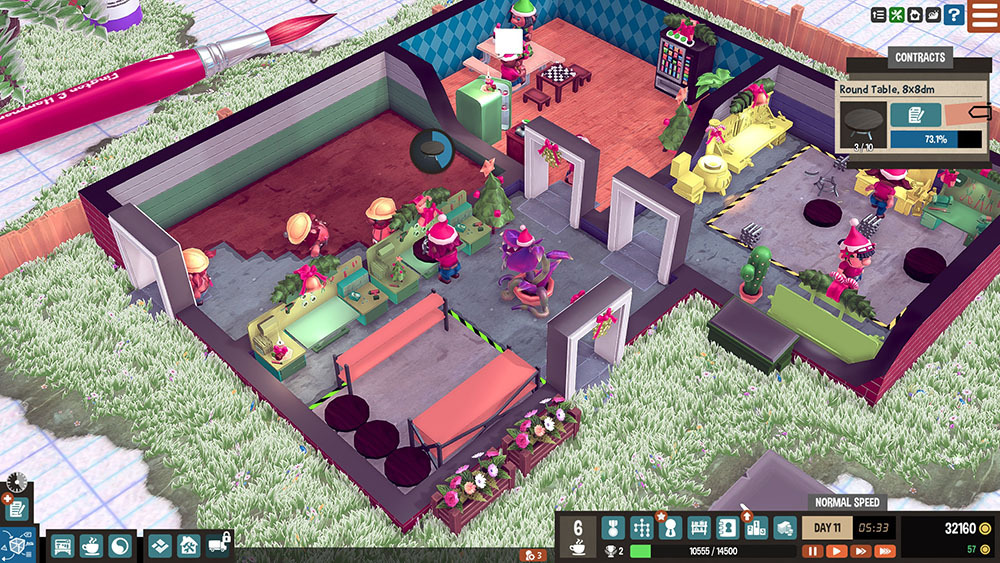Screen dimensions: 1000x563
Task: Set game speed to fast forward
Action: point(860,551)
